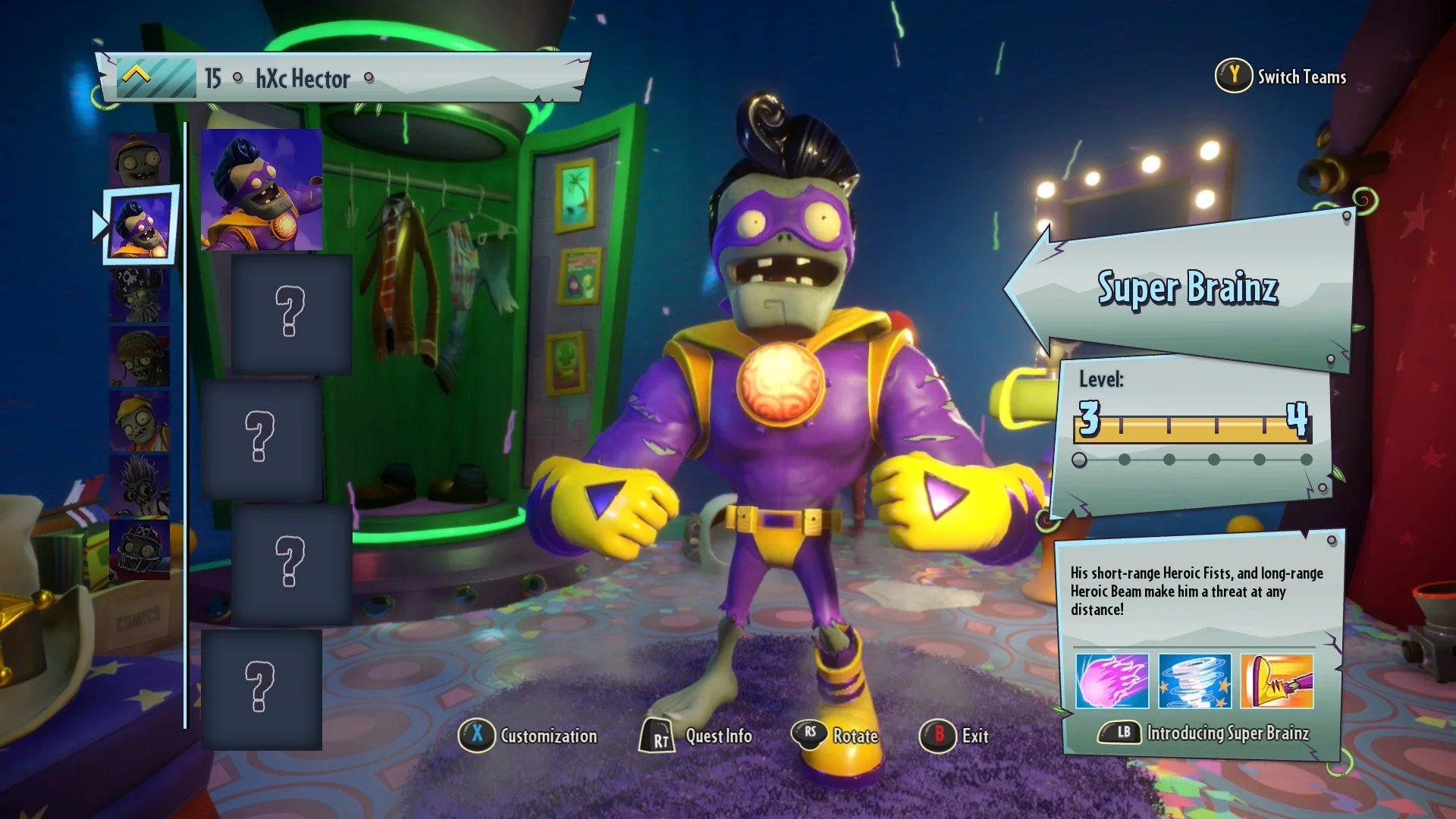Select the All-Star football helmet portrait
This screenshot has width=1456, height=819.
[139, 549]
